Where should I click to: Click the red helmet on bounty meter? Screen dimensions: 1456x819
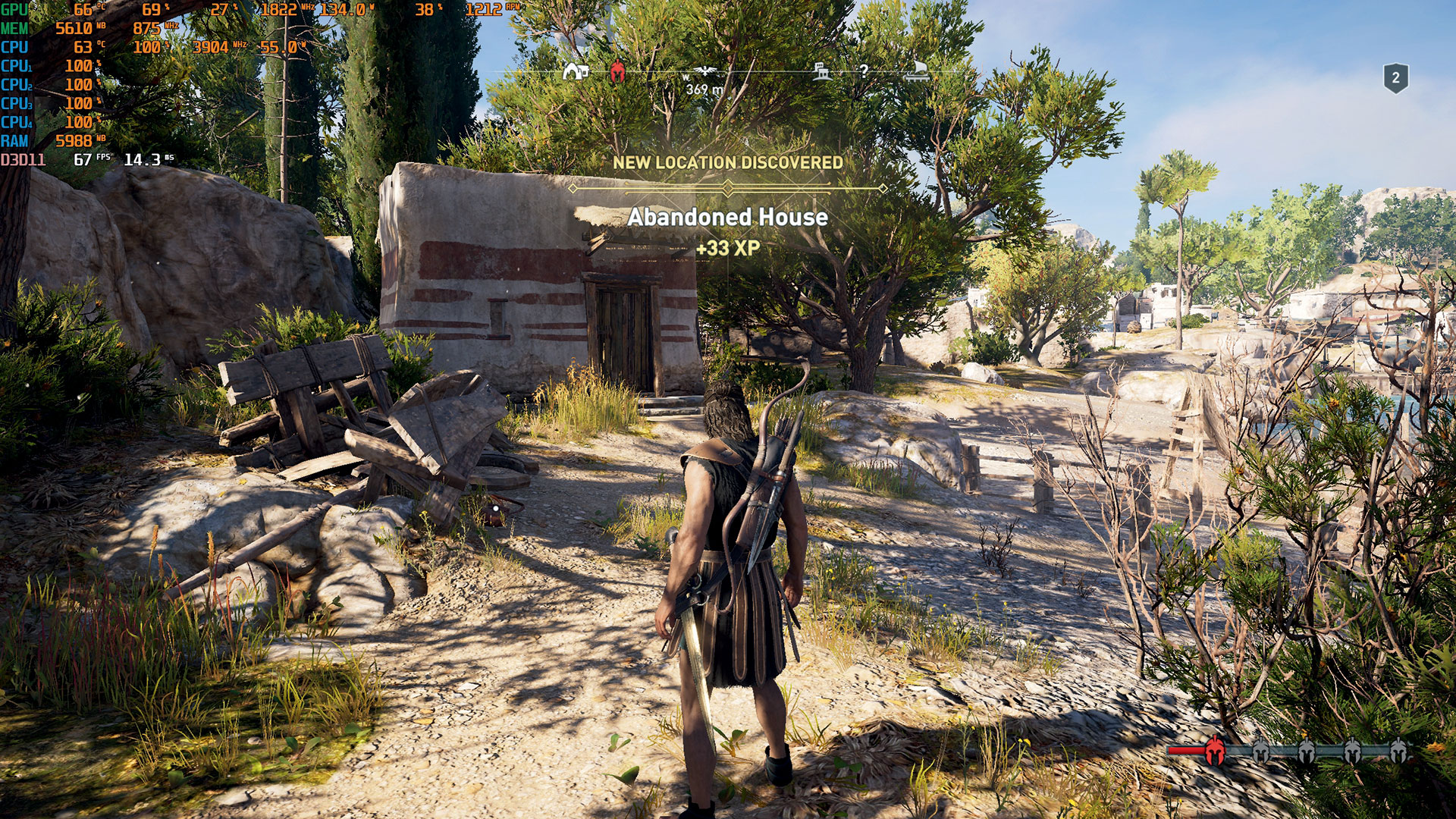(1214, 749)
